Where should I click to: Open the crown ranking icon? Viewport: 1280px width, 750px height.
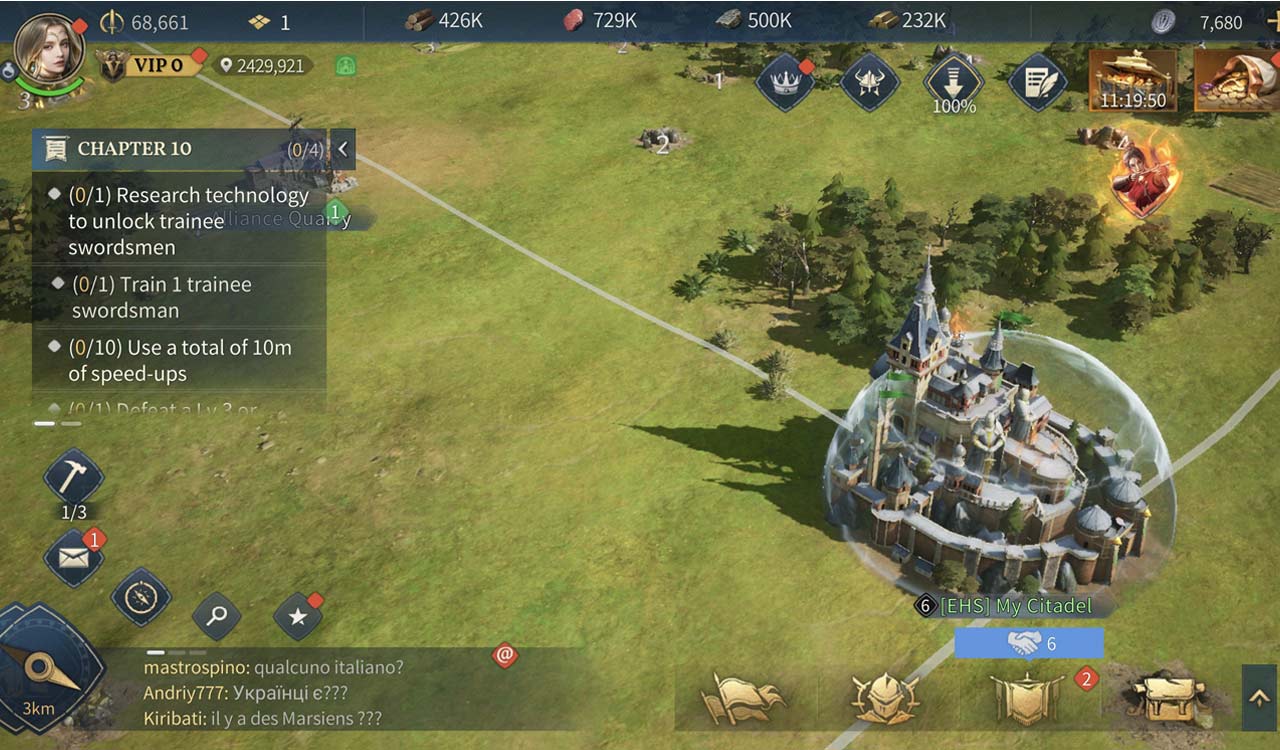pos(783,85)
